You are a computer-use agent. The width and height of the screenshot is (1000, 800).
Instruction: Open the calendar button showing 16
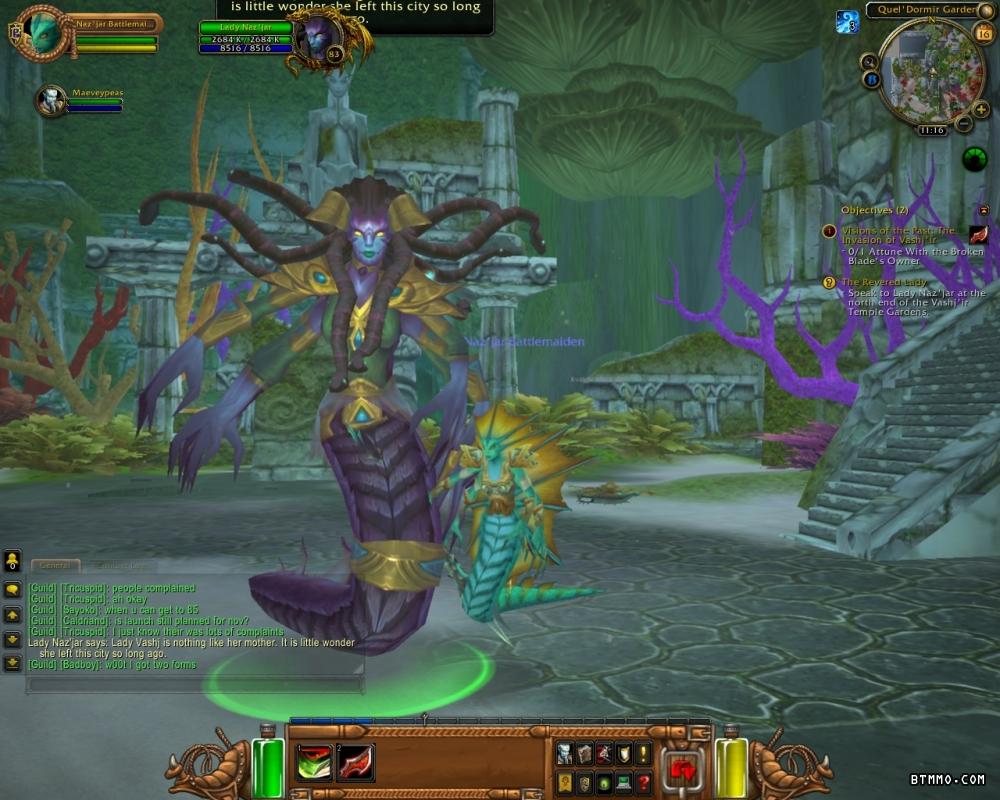[x=982, y=33]
